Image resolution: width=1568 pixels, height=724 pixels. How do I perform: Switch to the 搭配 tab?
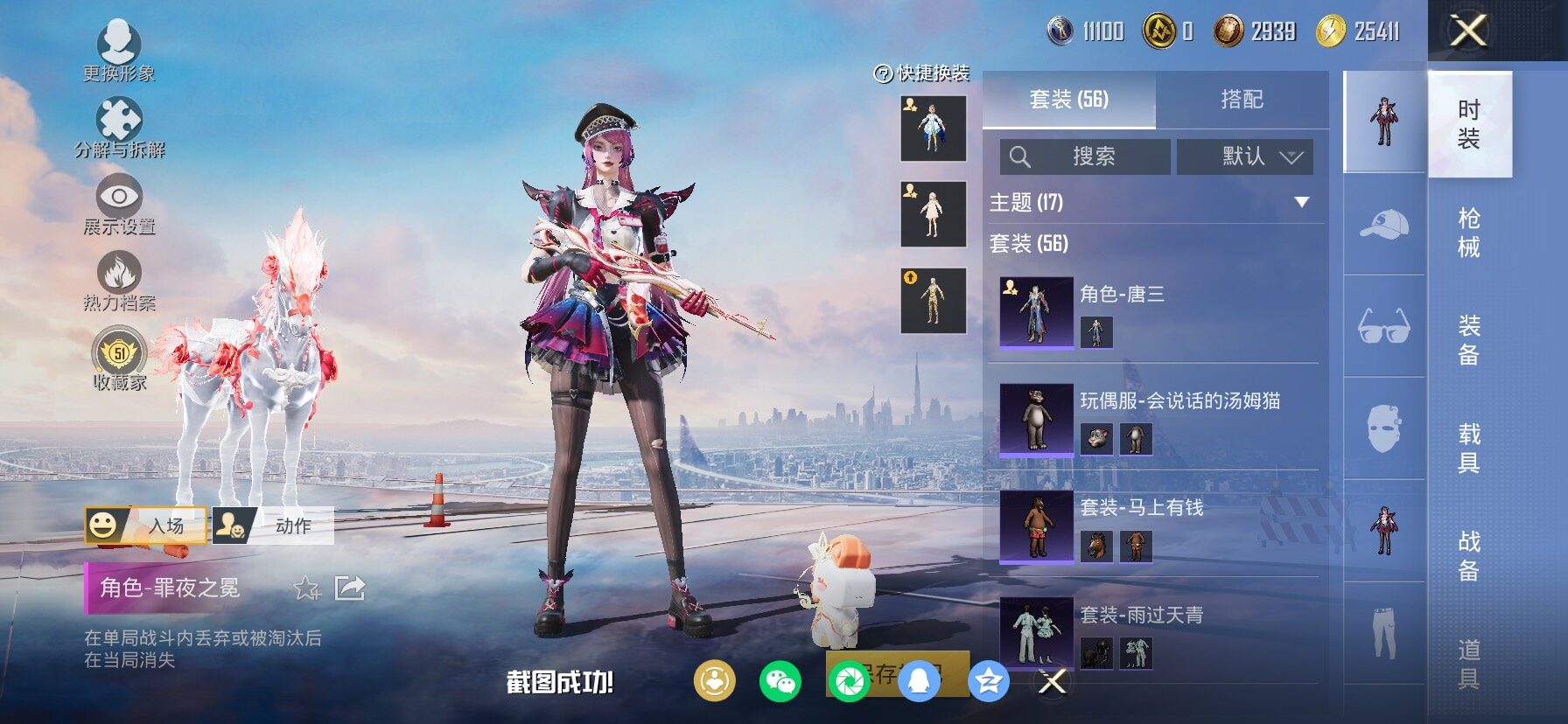1242,100
